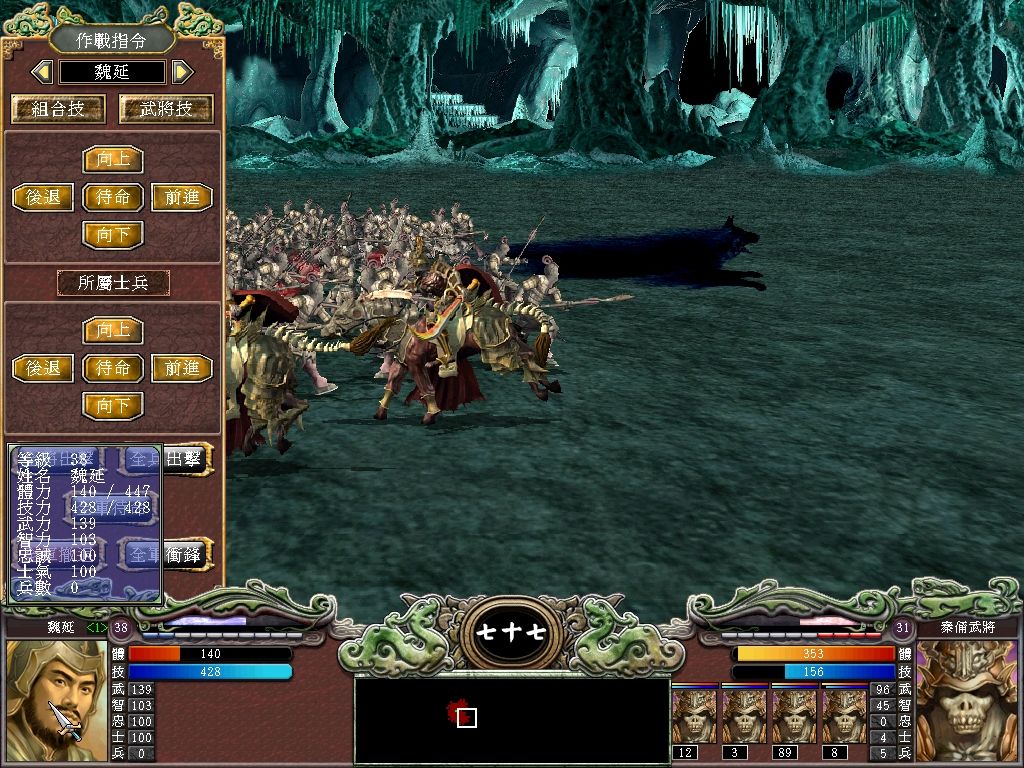1024x768 pixels.
Task: Choose the skull unit portrait with 89 troops
Action: [x=795, y=715]
